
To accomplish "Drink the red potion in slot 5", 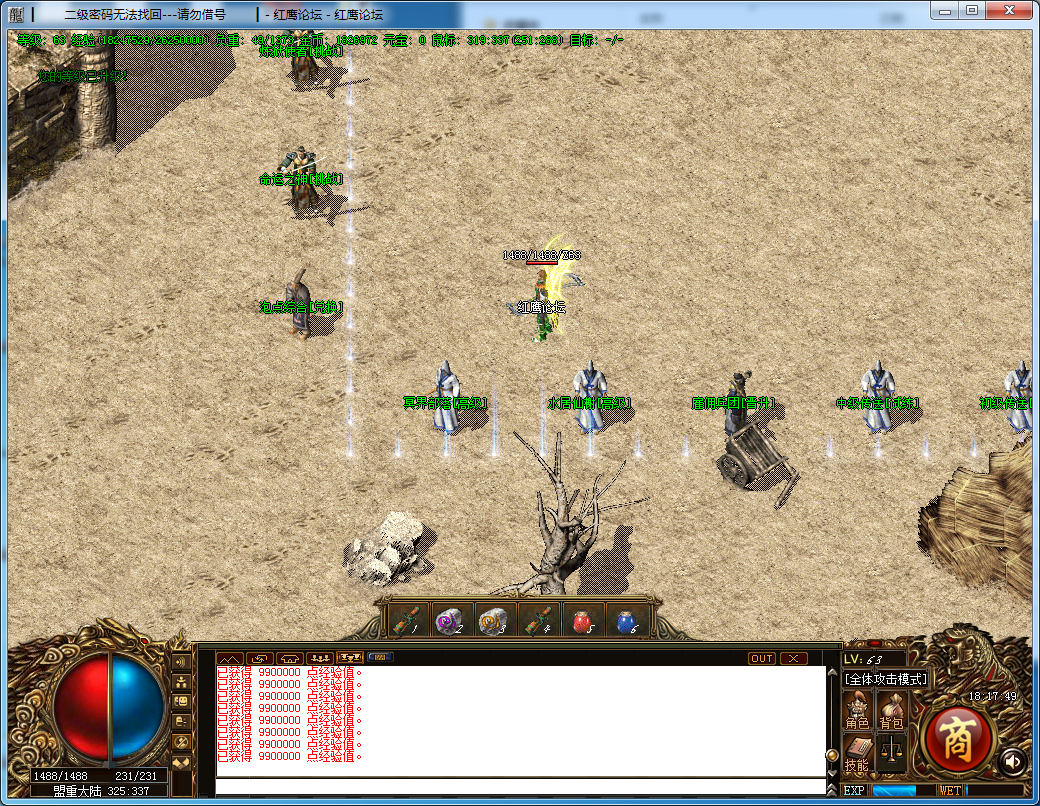I will pos(582,621).
